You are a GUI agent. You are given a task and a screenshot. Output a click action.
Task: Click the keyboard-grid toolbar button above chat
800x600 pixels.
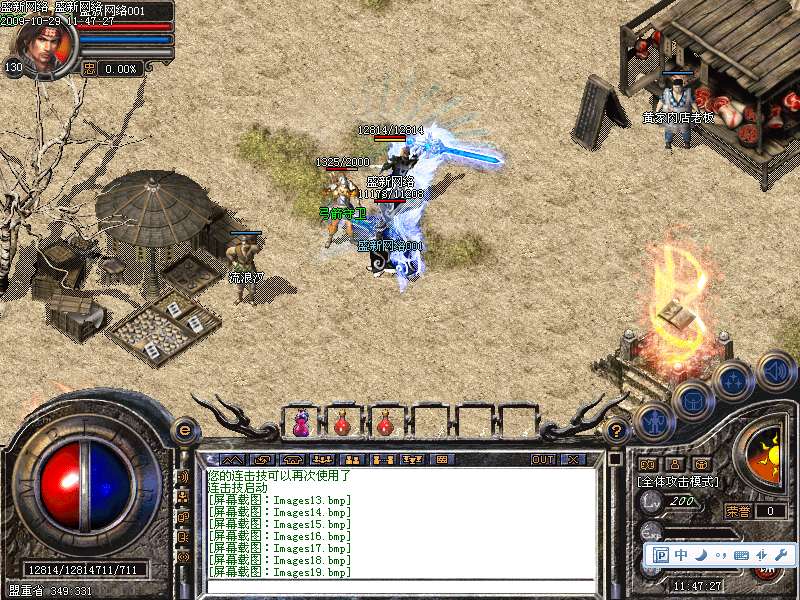442,460
